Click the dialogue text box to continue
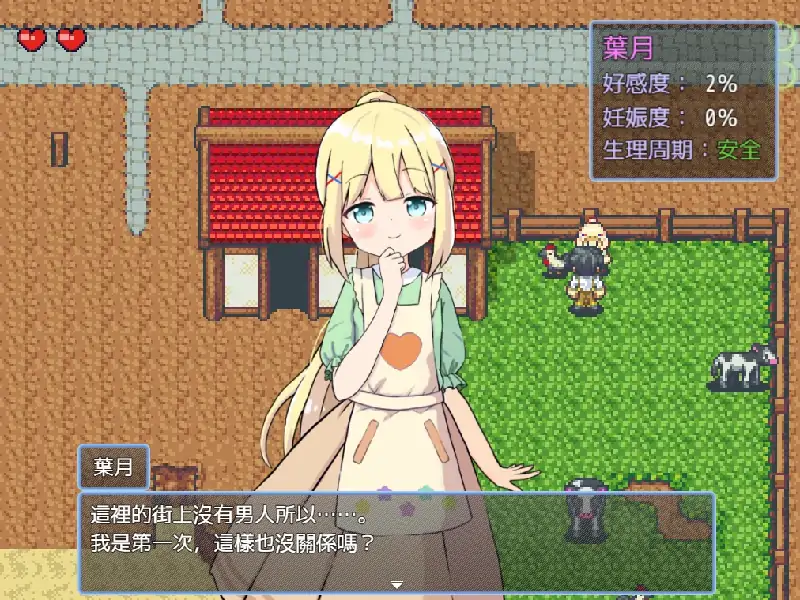 (x=396, y=540)
